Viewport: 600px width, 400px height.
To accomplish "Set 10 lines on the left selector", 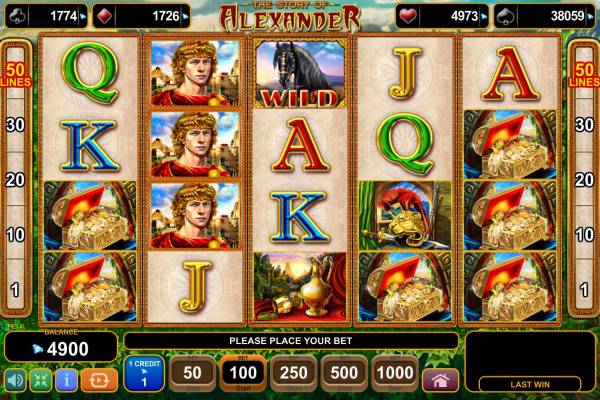I will tap(15, 235).
